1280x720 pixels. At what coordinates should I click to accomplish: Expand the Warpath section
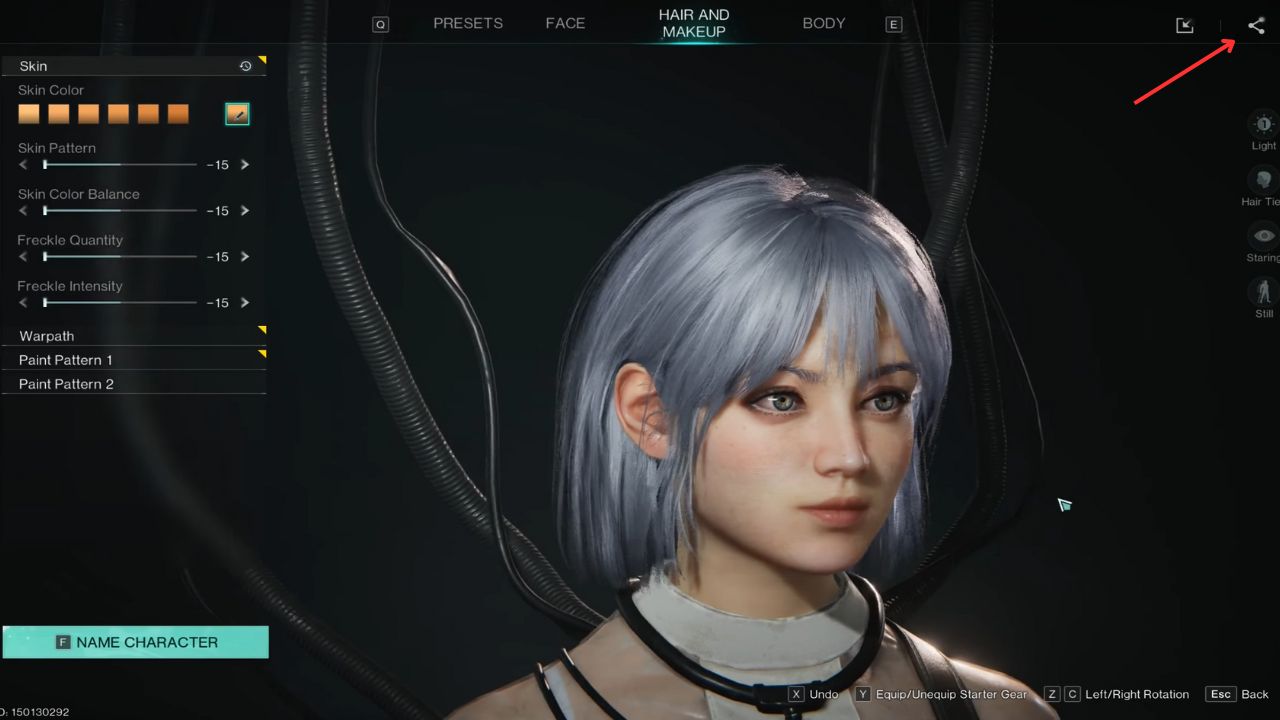coord(133,336)
